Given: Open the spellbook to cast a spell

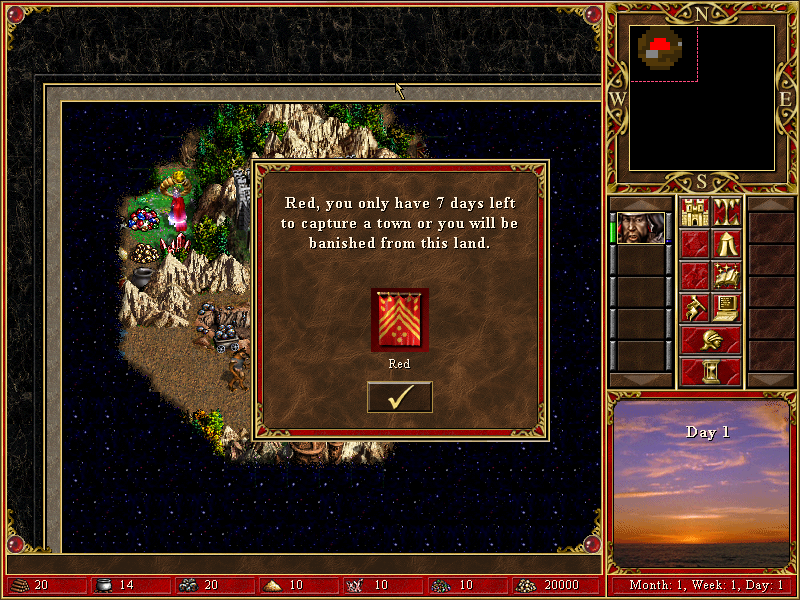Looking at the screenshot, I should point(726,274).
